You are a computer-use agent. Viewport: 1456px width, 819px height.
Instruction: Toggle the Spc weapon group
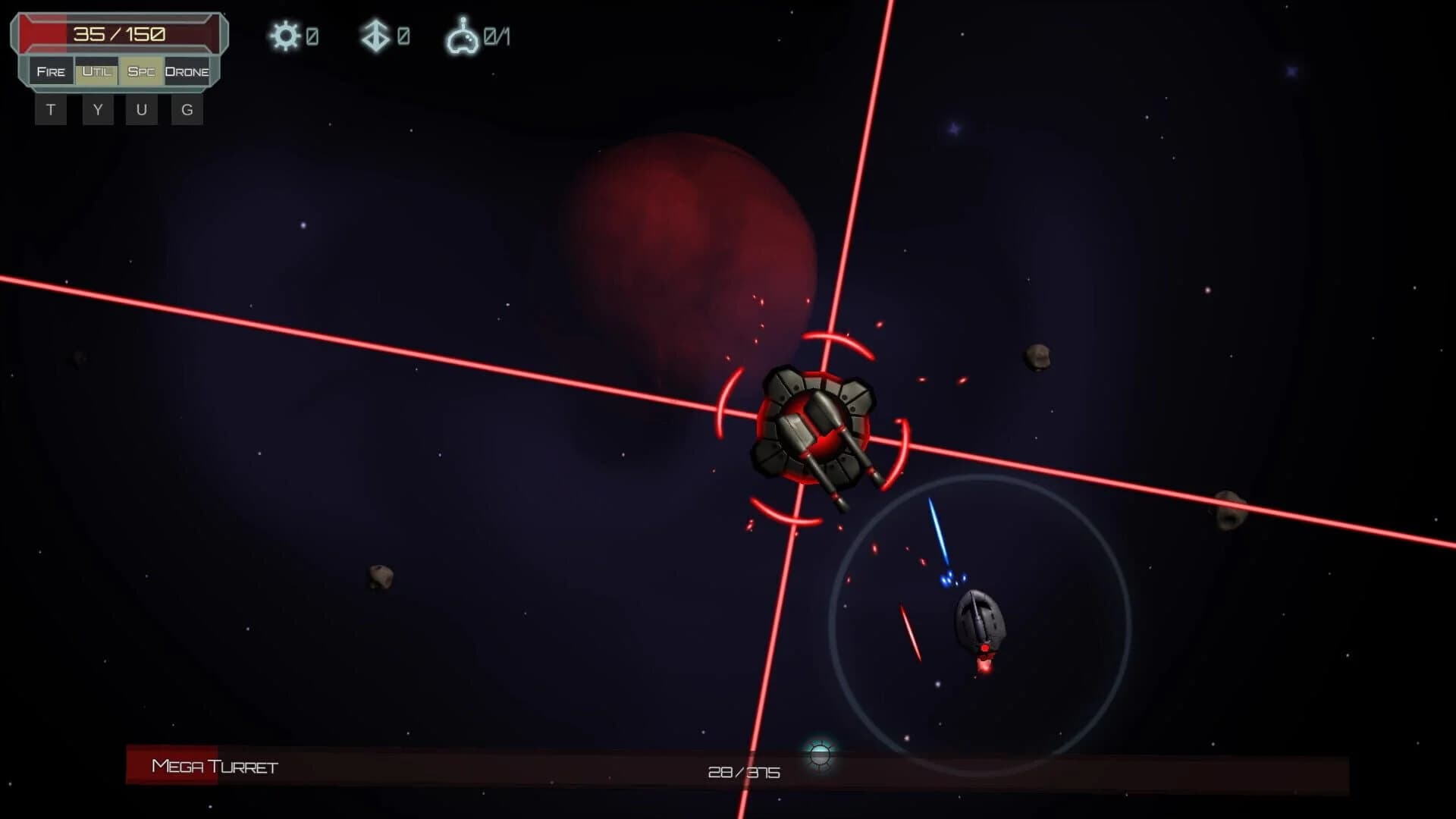tap(140, 71)
